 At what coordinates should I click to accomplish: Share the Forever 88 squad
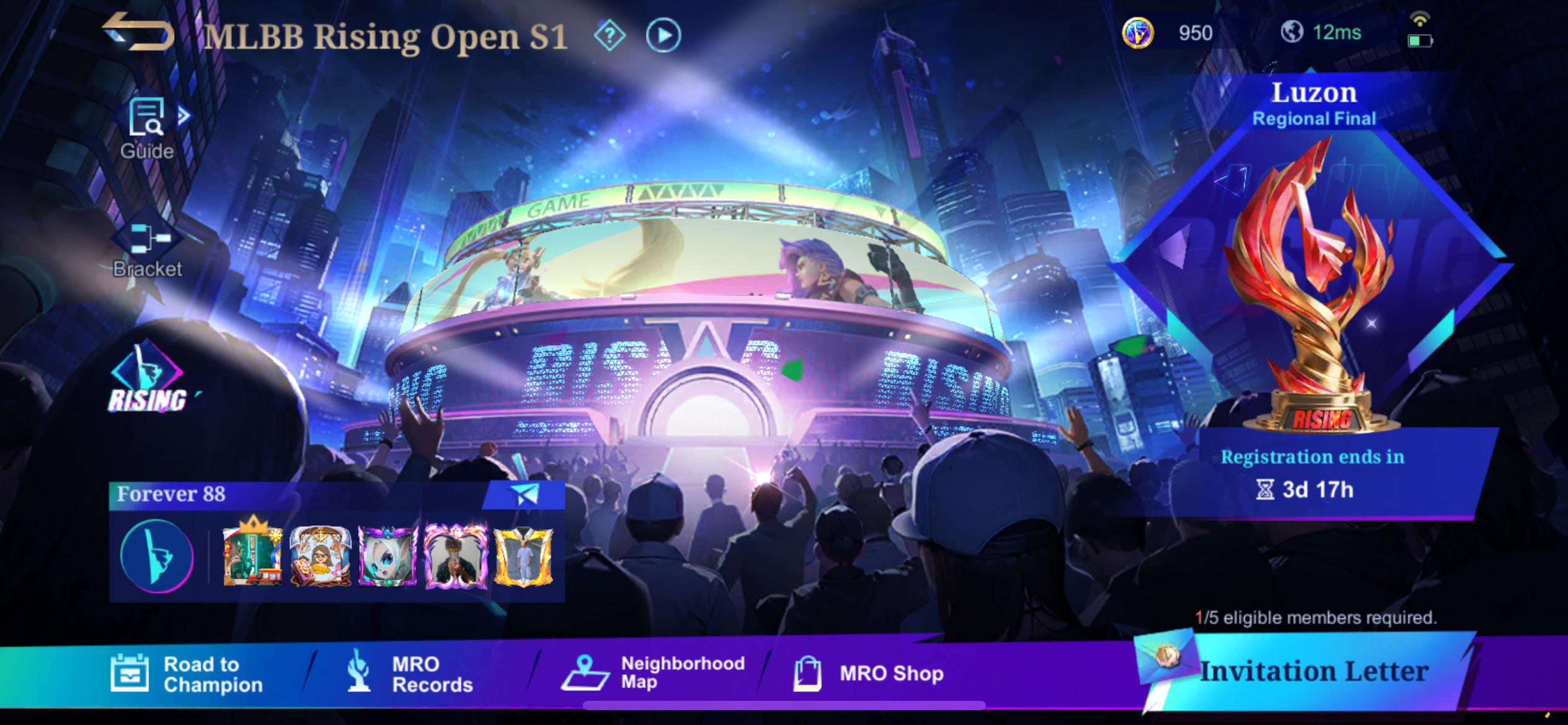tap(523, 496)
